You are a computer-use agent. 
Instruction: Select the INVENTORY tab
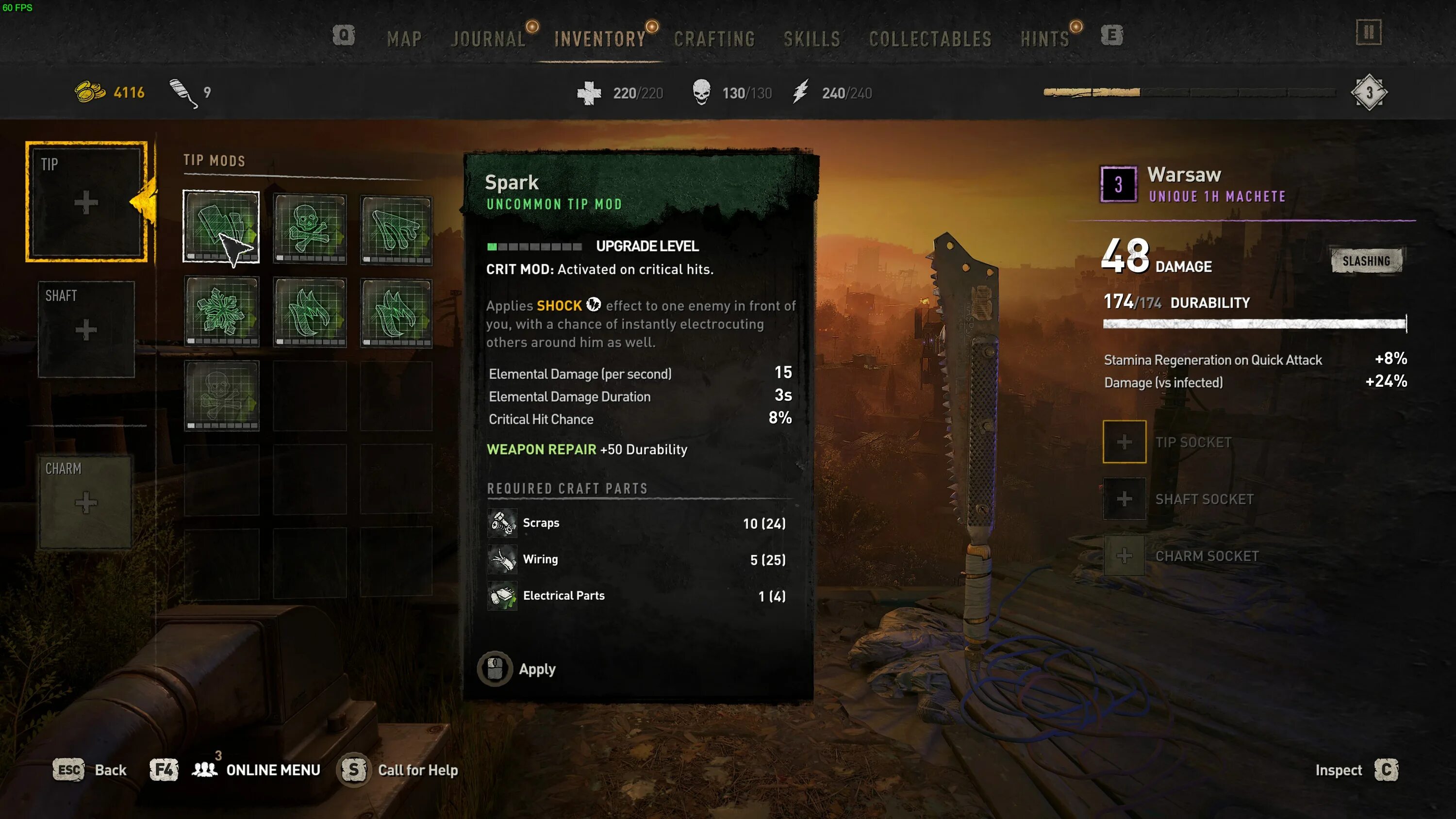[600, 39]
